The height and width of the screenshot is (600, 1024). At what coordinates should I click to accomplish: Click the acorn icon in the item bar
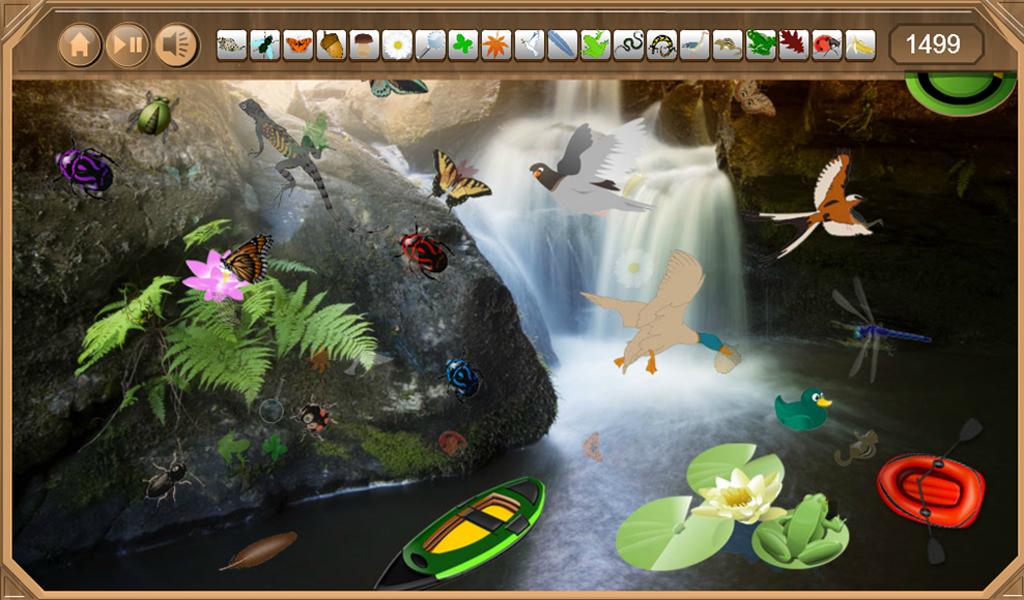click(x=331, y=45)
